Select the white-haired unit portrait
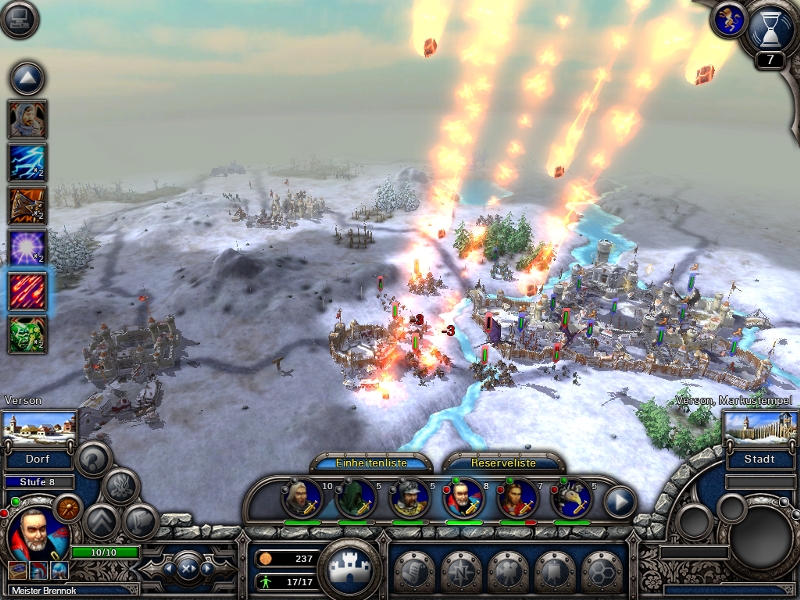This screenshot has height=600, width=800. pyautogui.click(x=301, y=497)
